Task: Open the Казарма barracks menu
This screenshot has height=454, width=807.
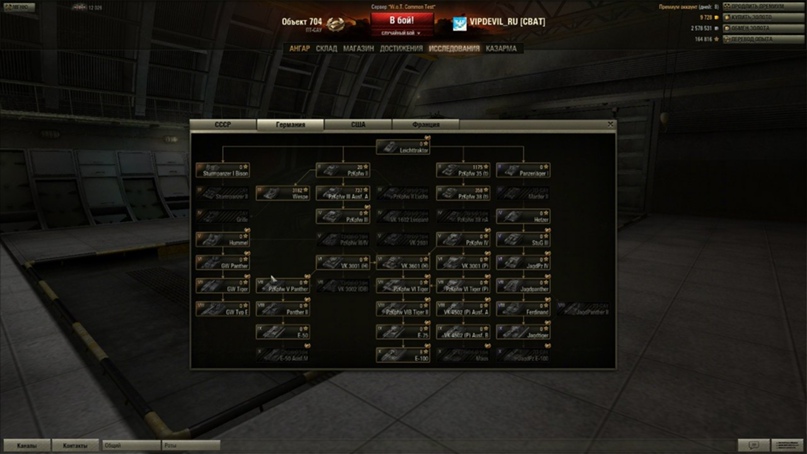Action: 502,48
